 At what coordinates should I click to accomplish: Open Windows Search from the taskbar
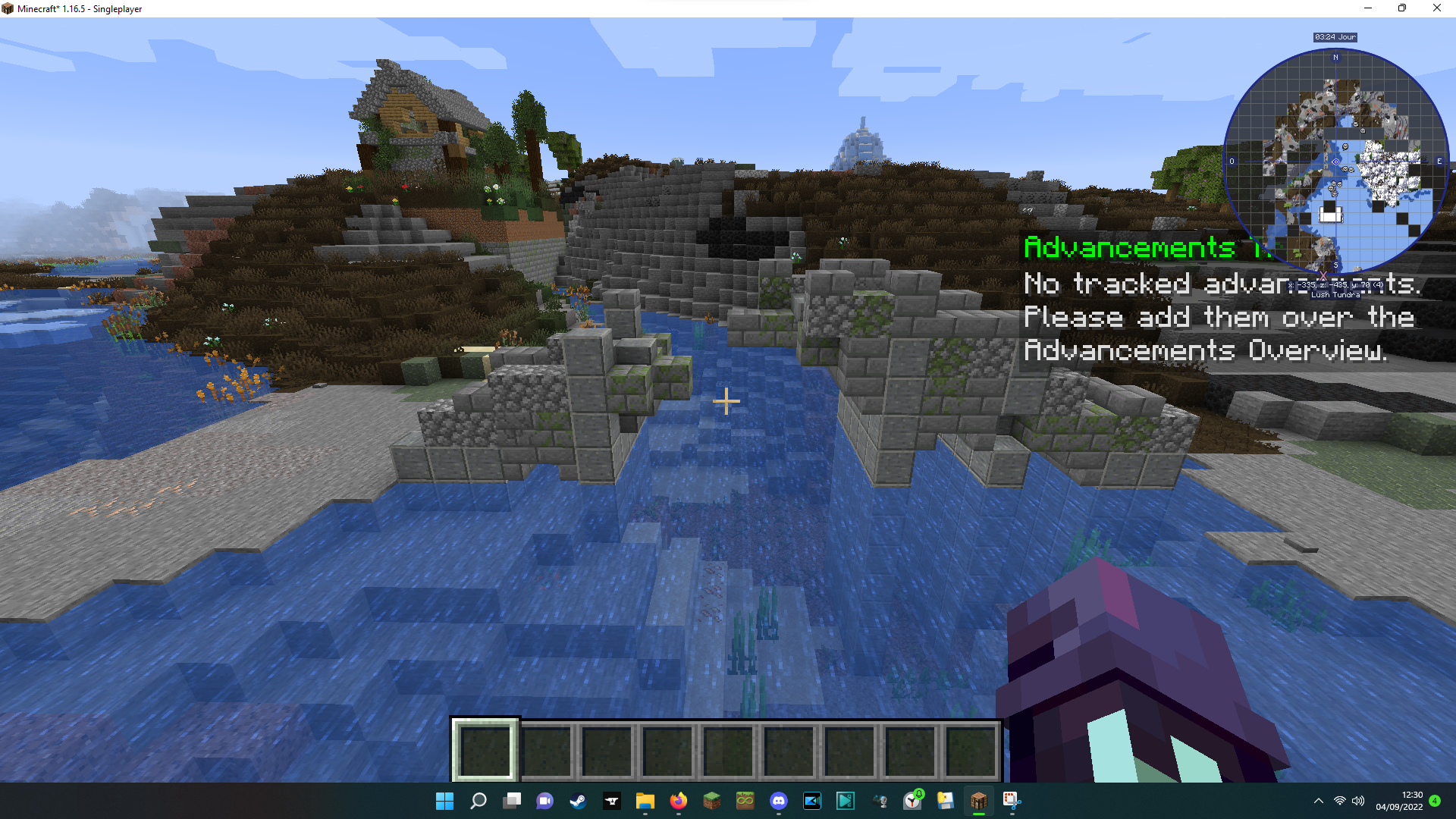[478, 801]
